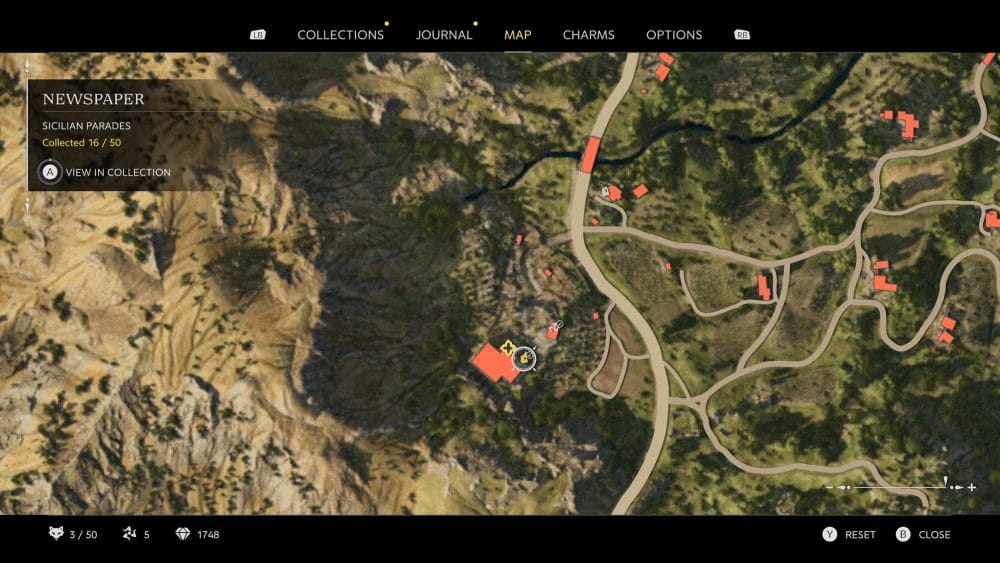Screen dimensions: 1000x563
Task: Select the Map tab
Action: click(x=518, y=35)
